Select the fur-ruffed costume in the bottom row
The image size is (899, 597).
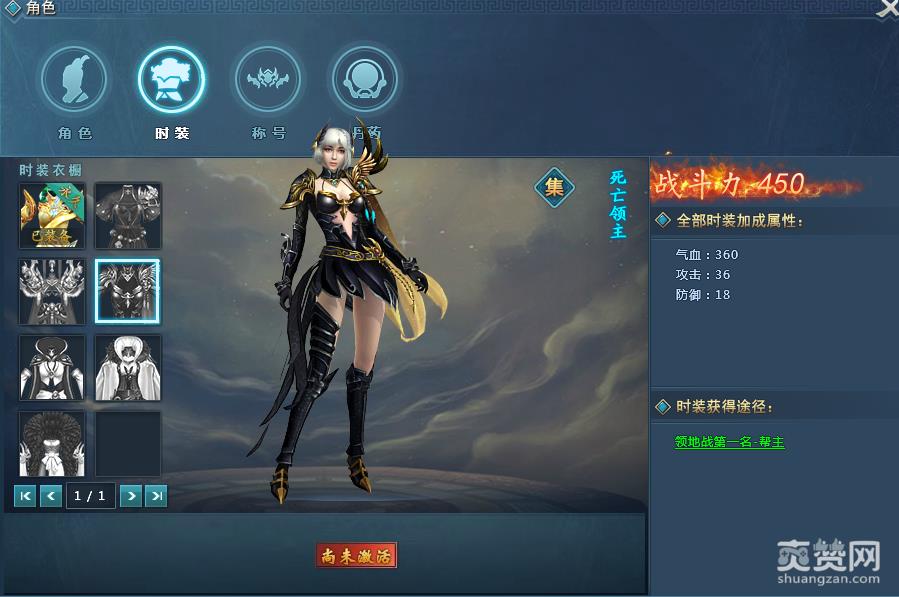52,443
